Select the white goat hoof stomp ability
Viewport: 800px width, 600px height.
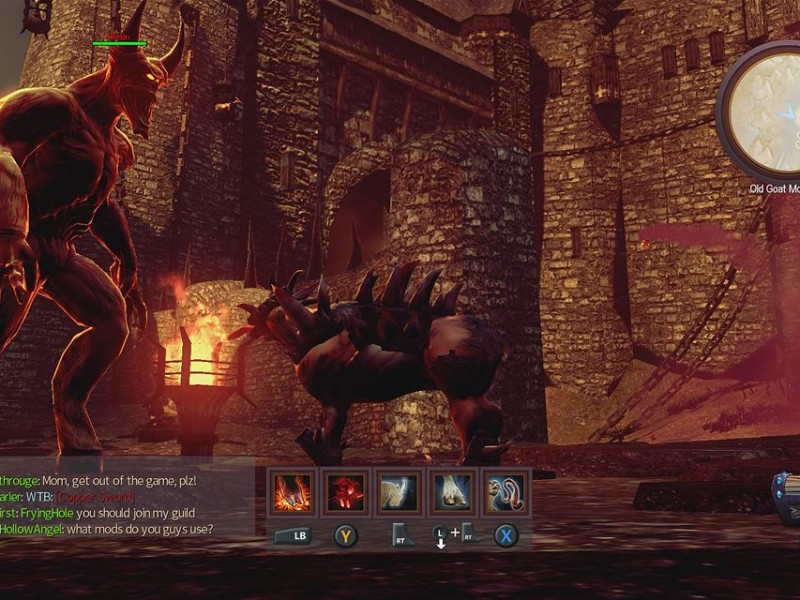click(452, 493)
